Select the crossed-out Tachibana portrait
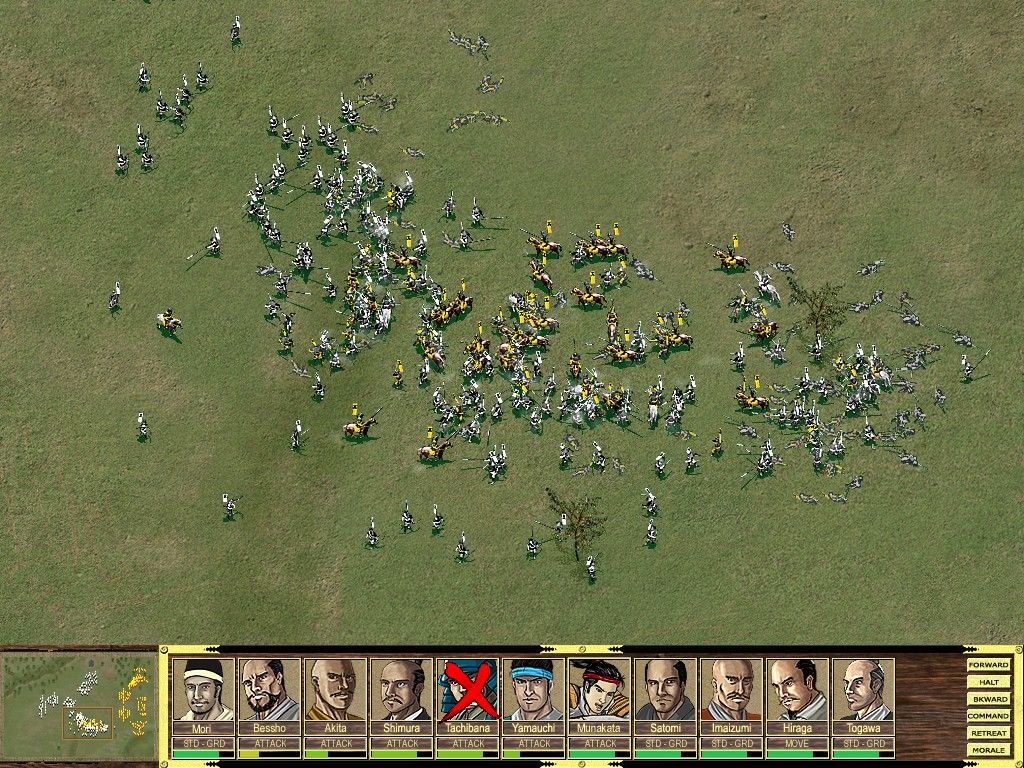Viewport: 1024px width, 768px height. (467, 690)
